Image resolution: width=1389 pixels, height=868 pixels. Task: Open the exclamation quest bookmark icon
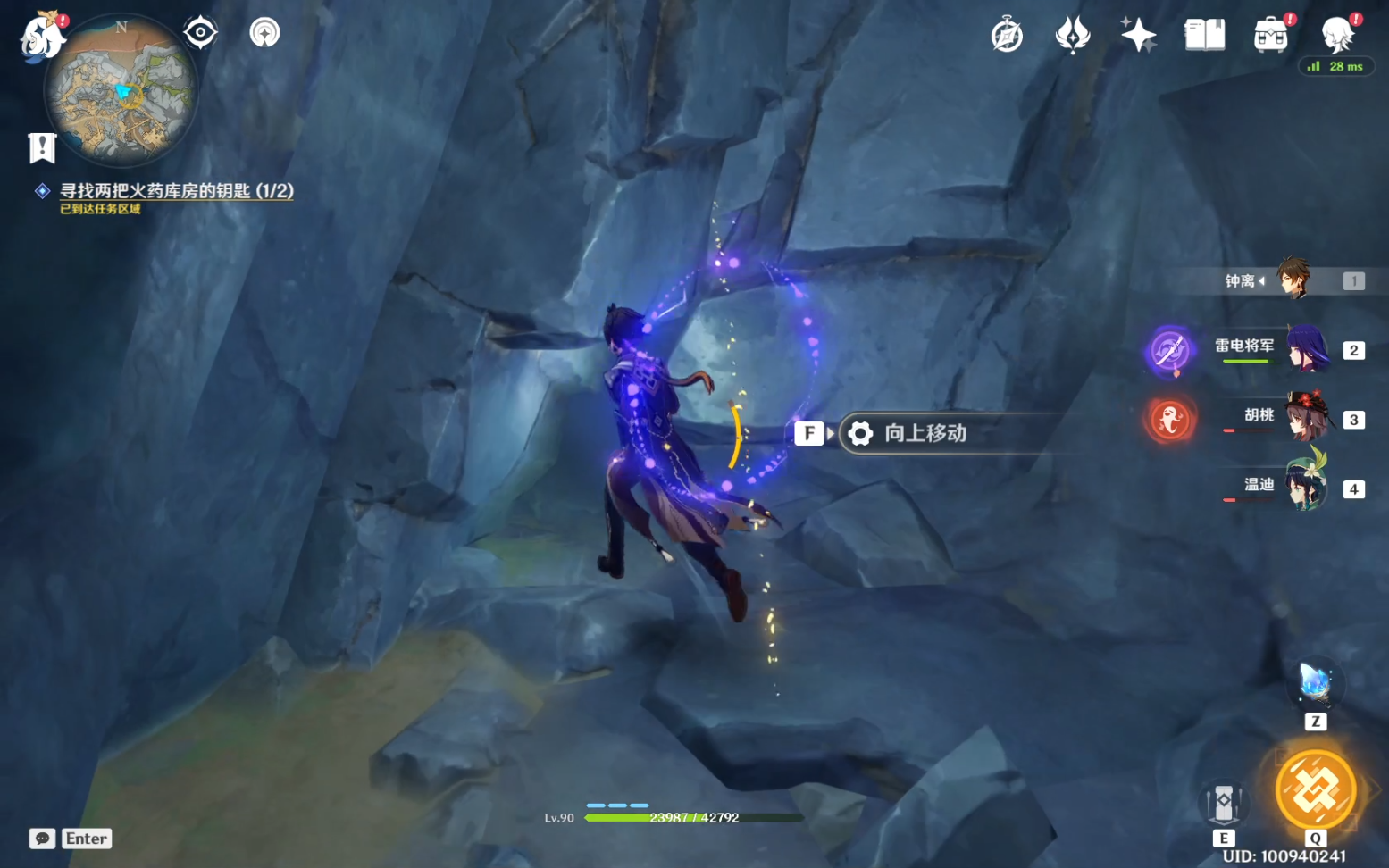coord(42,148)
